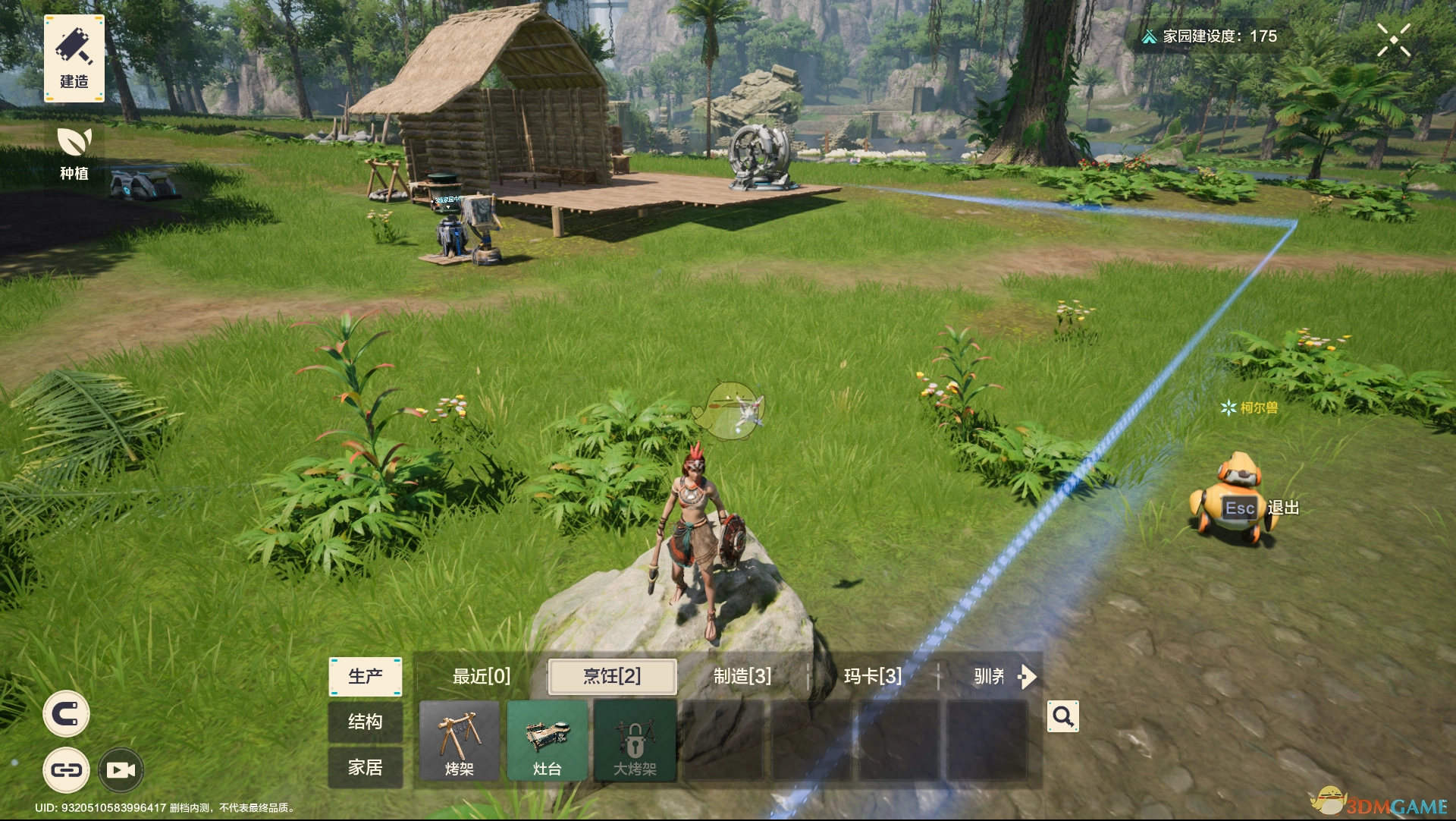Toggle the magnet snap button

pos(66,714)
